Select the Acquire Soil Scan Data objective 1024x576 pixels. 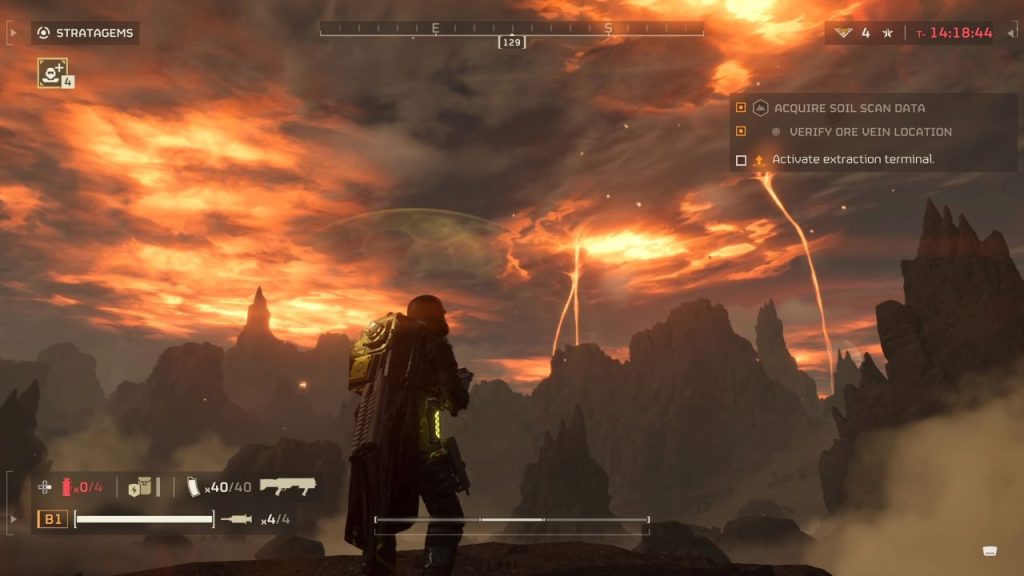pyautogui.click(x=848, y=108)
